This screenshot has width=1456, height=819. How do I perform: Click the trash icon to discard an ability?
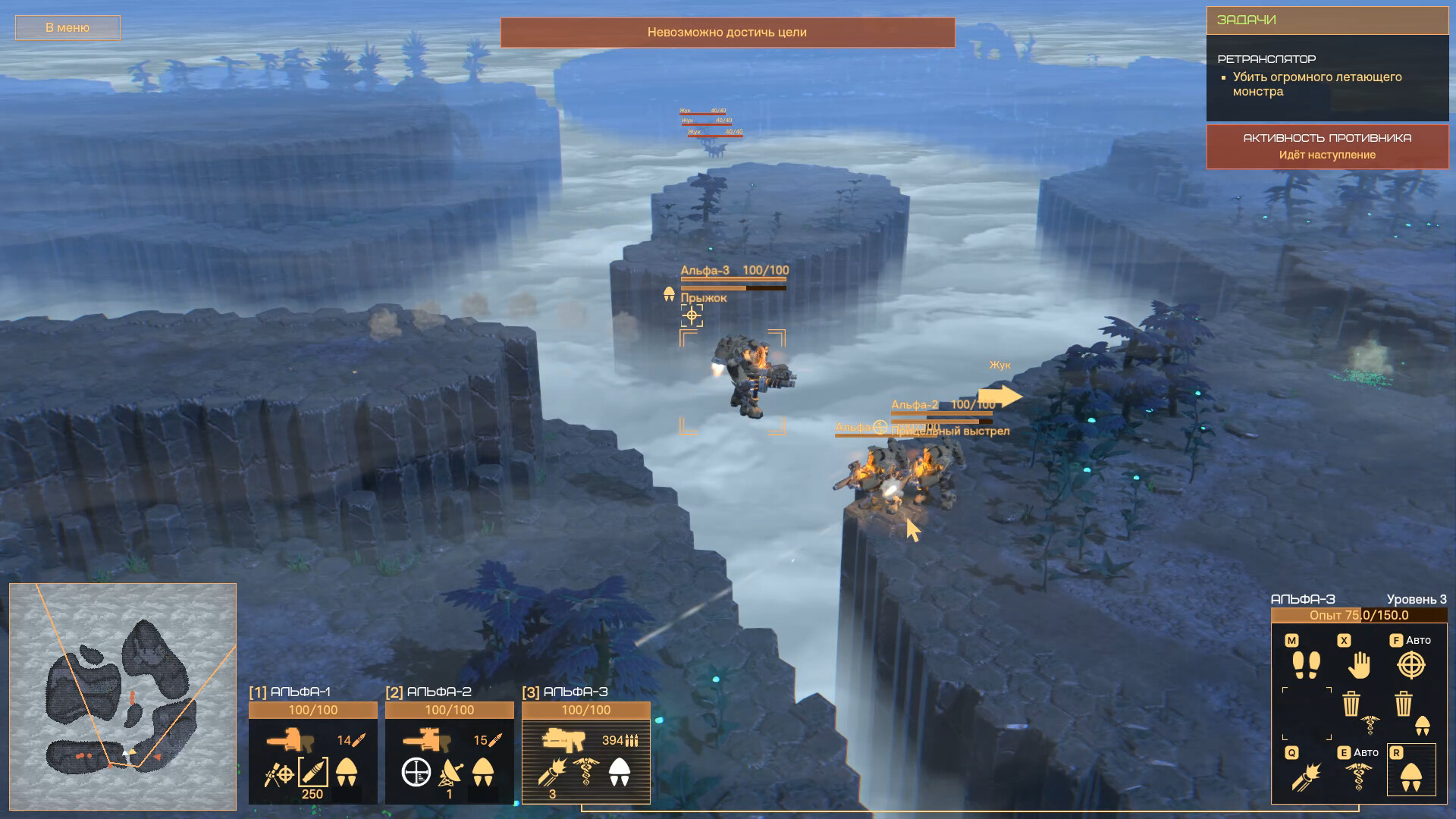pos(1350,703)
